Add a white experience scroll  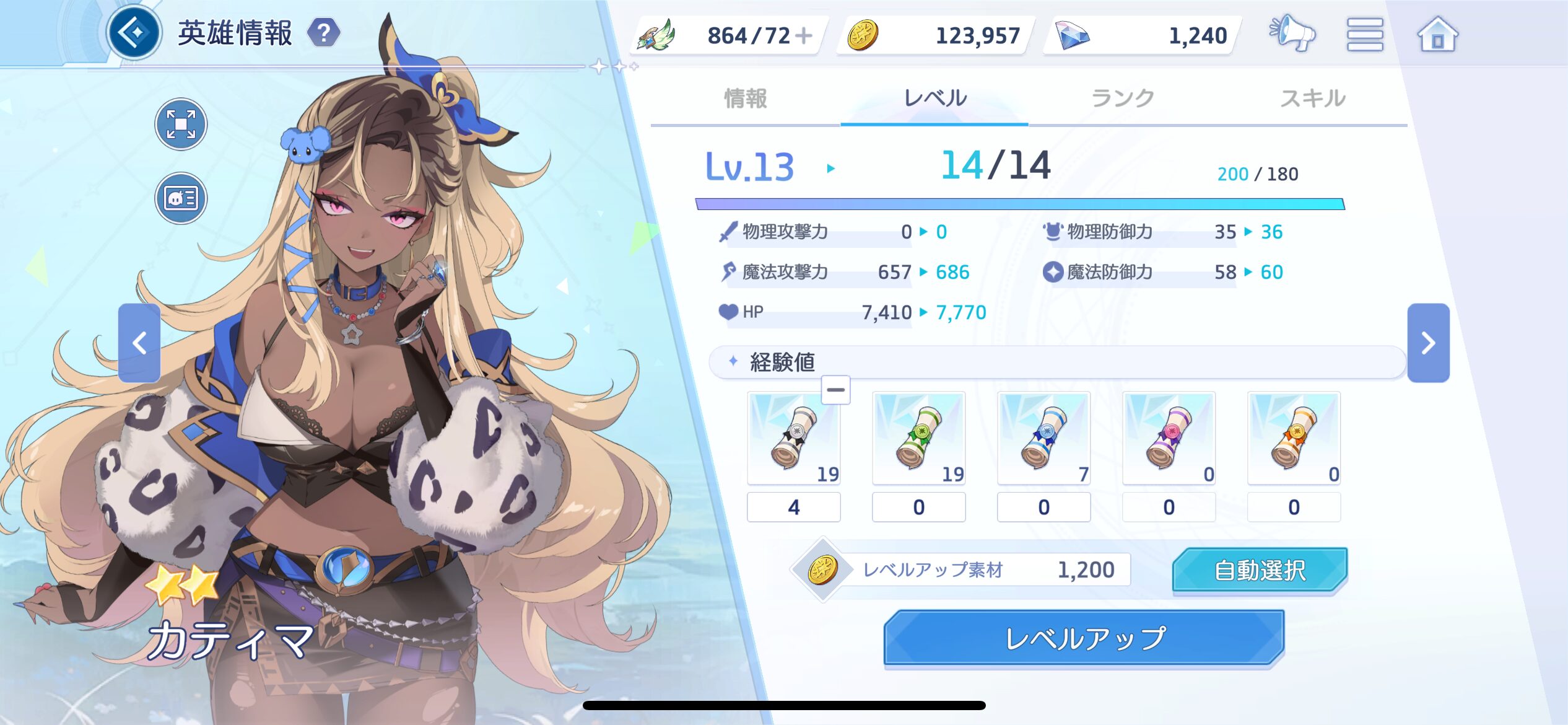[793, 438]
